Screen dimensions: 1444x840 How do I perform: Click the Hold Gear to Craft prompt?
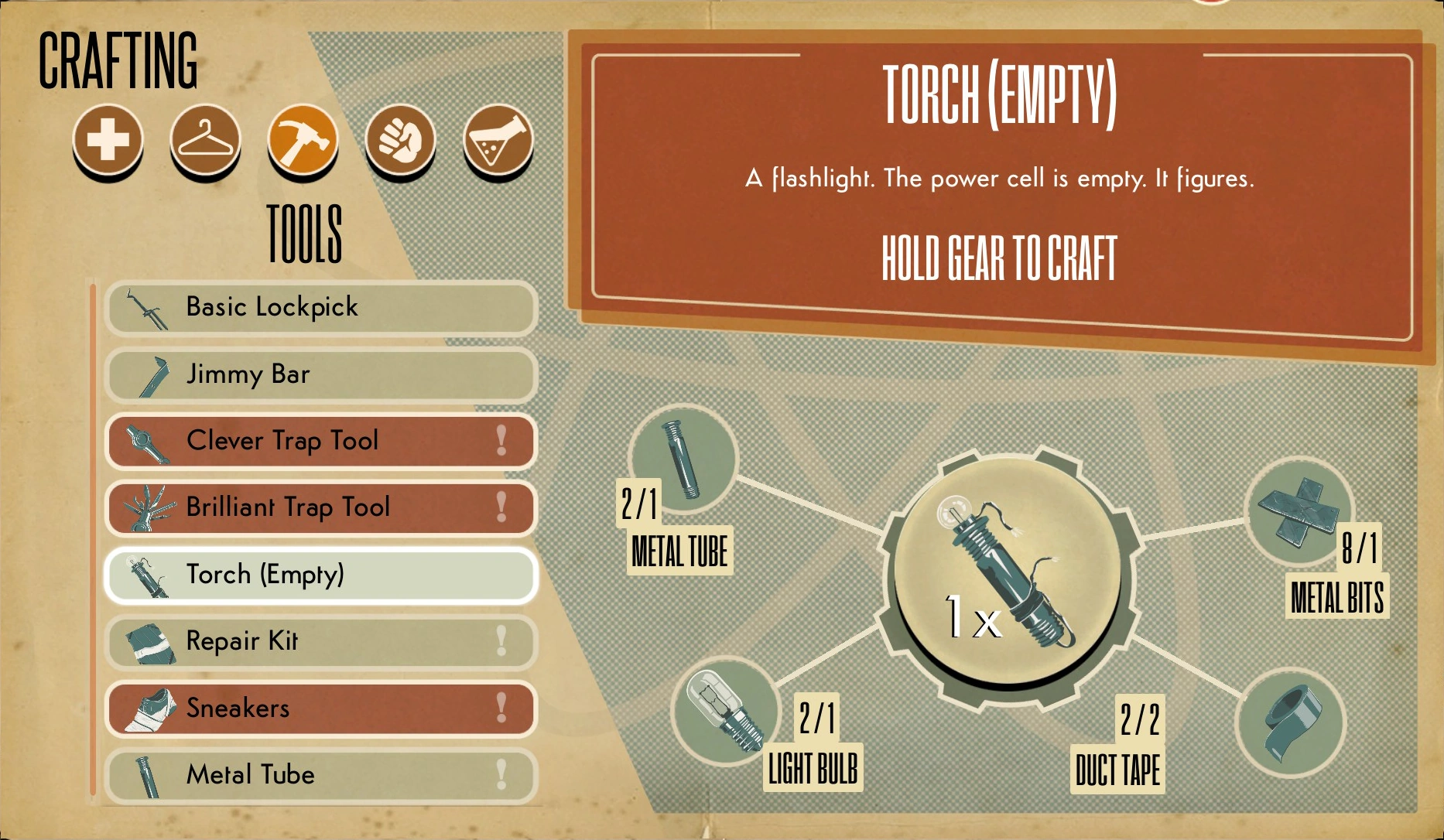pos(999,259)
